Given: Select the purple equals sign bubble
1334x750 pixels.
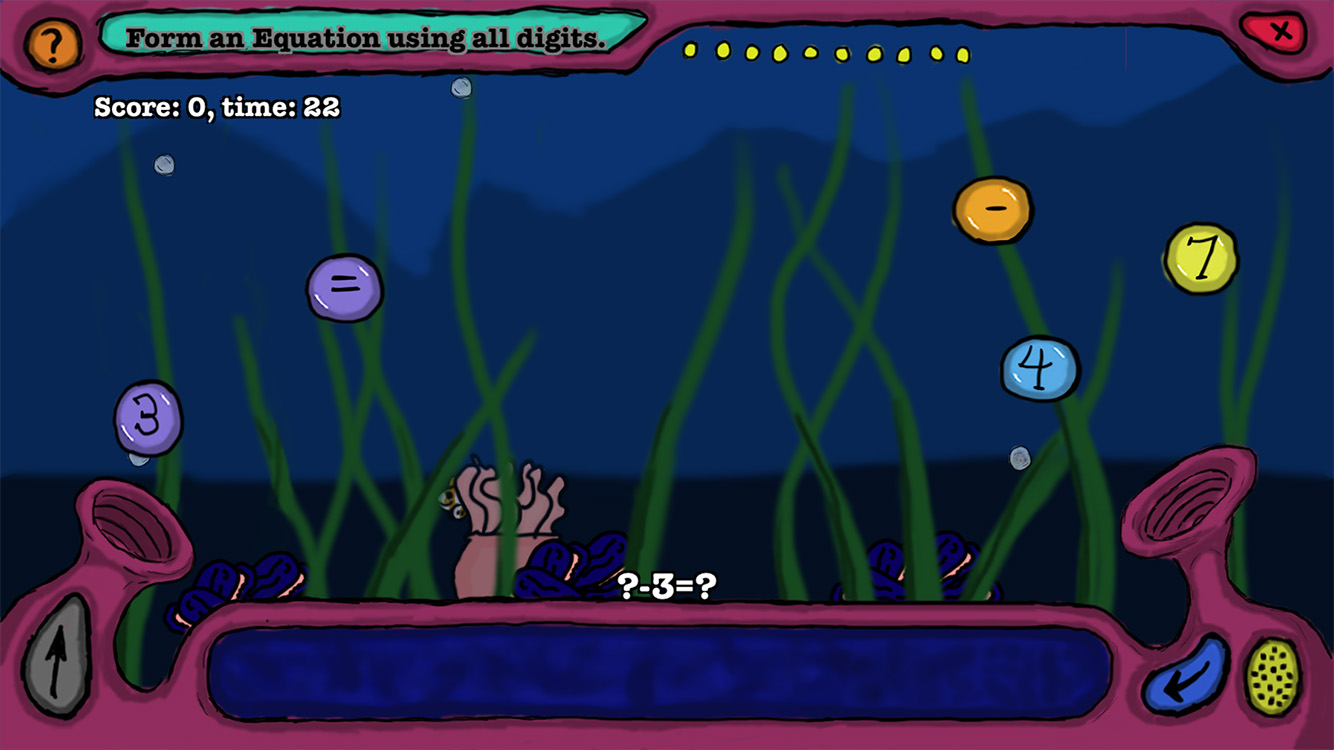Looking at the screenshot, I should [344, 287].
